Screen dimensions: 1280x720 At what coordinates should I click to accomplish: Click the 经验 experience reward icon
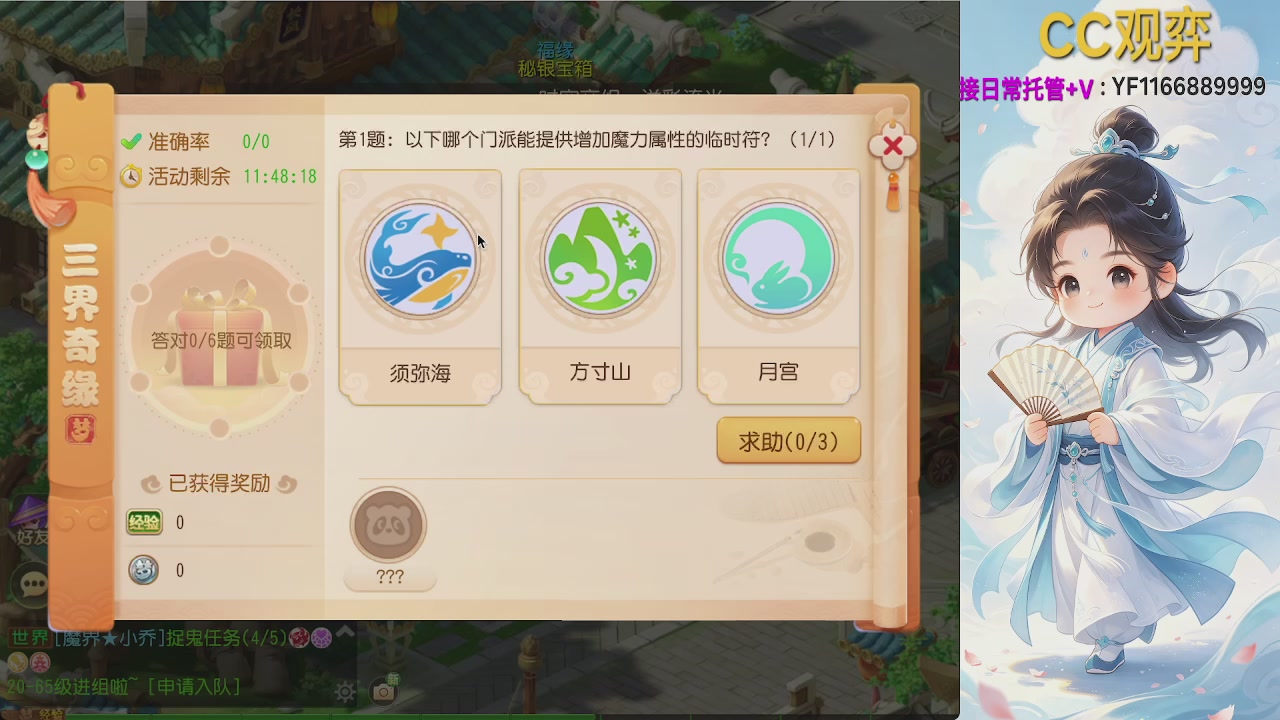pos(143,522)
